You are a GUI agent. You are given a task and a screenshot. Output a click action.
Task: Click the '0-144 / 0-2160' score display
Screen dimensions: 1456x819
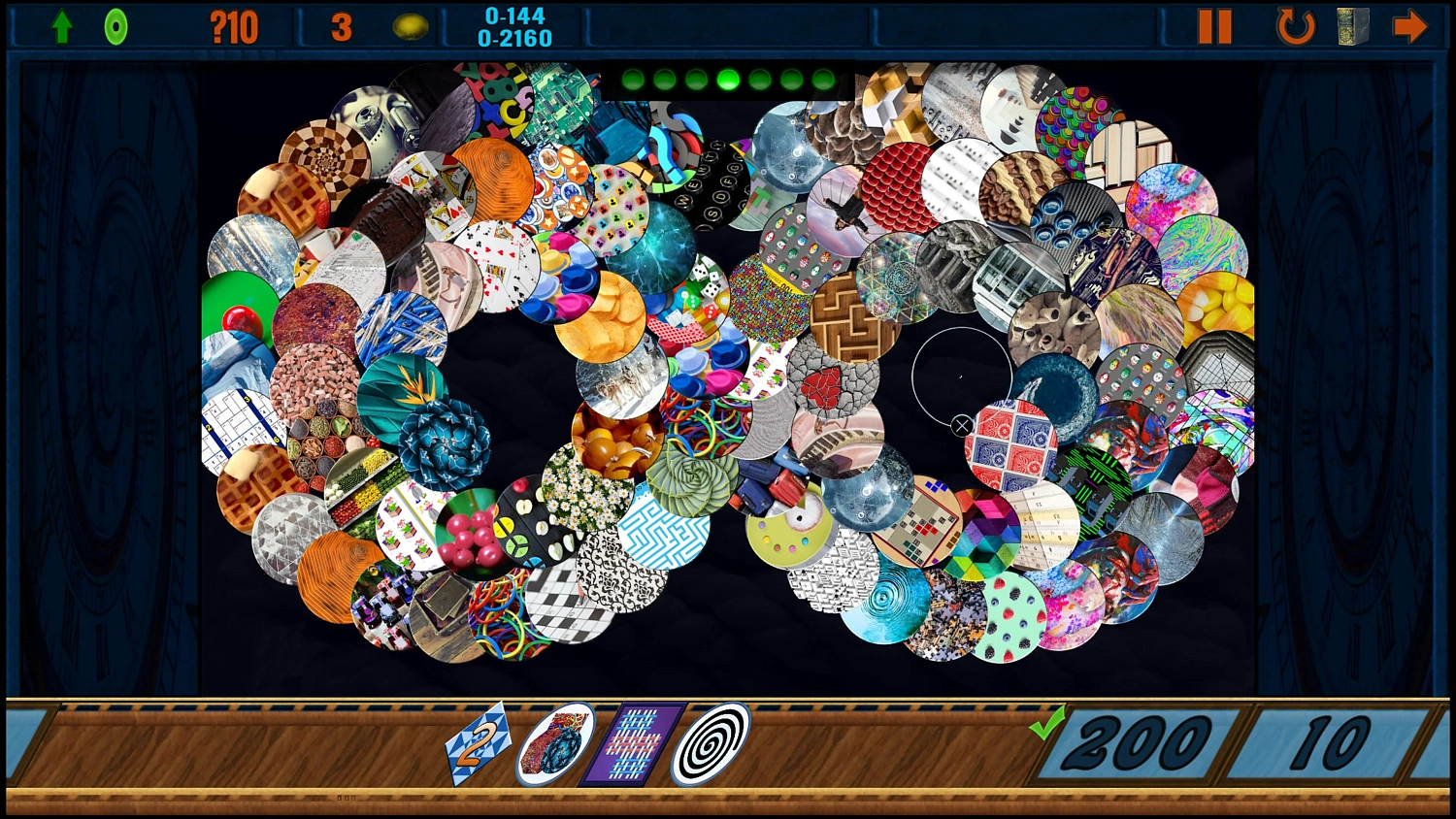pos(513,25)
